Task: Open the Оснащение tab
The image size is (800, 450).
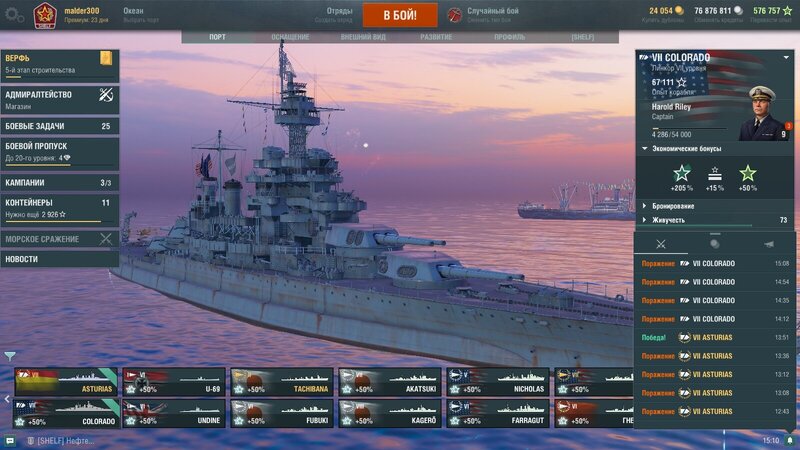Action: (x=290, y=37)
